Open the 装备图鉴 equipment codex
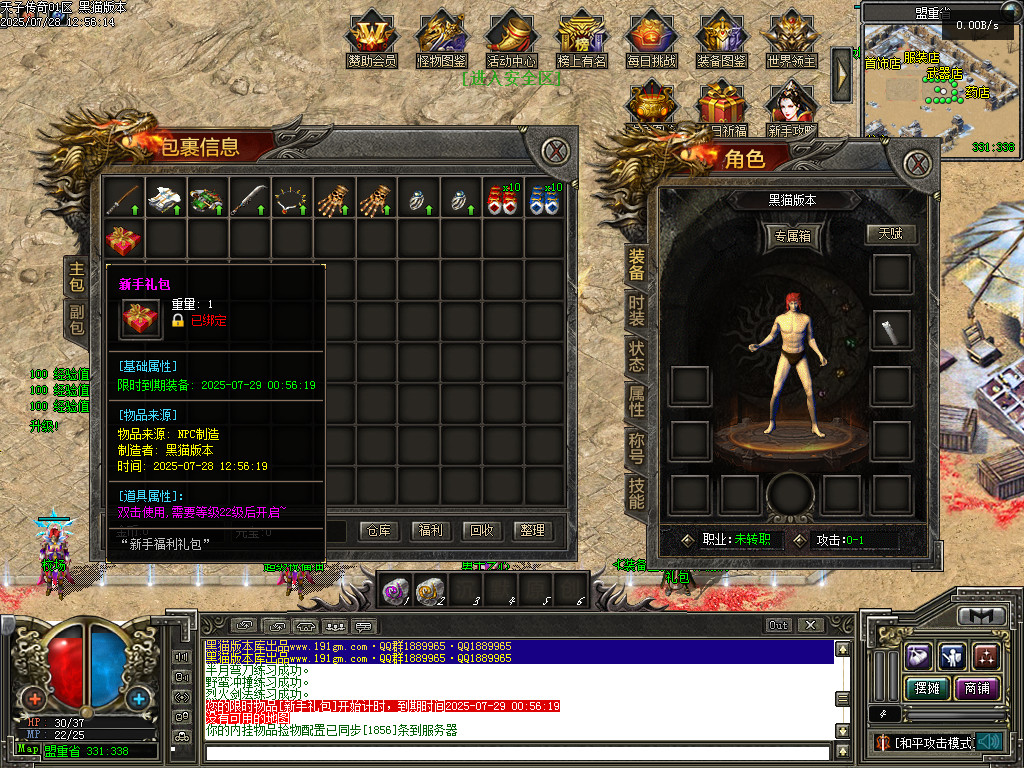This screenshot has height=768, width=1024. point(721,39)
